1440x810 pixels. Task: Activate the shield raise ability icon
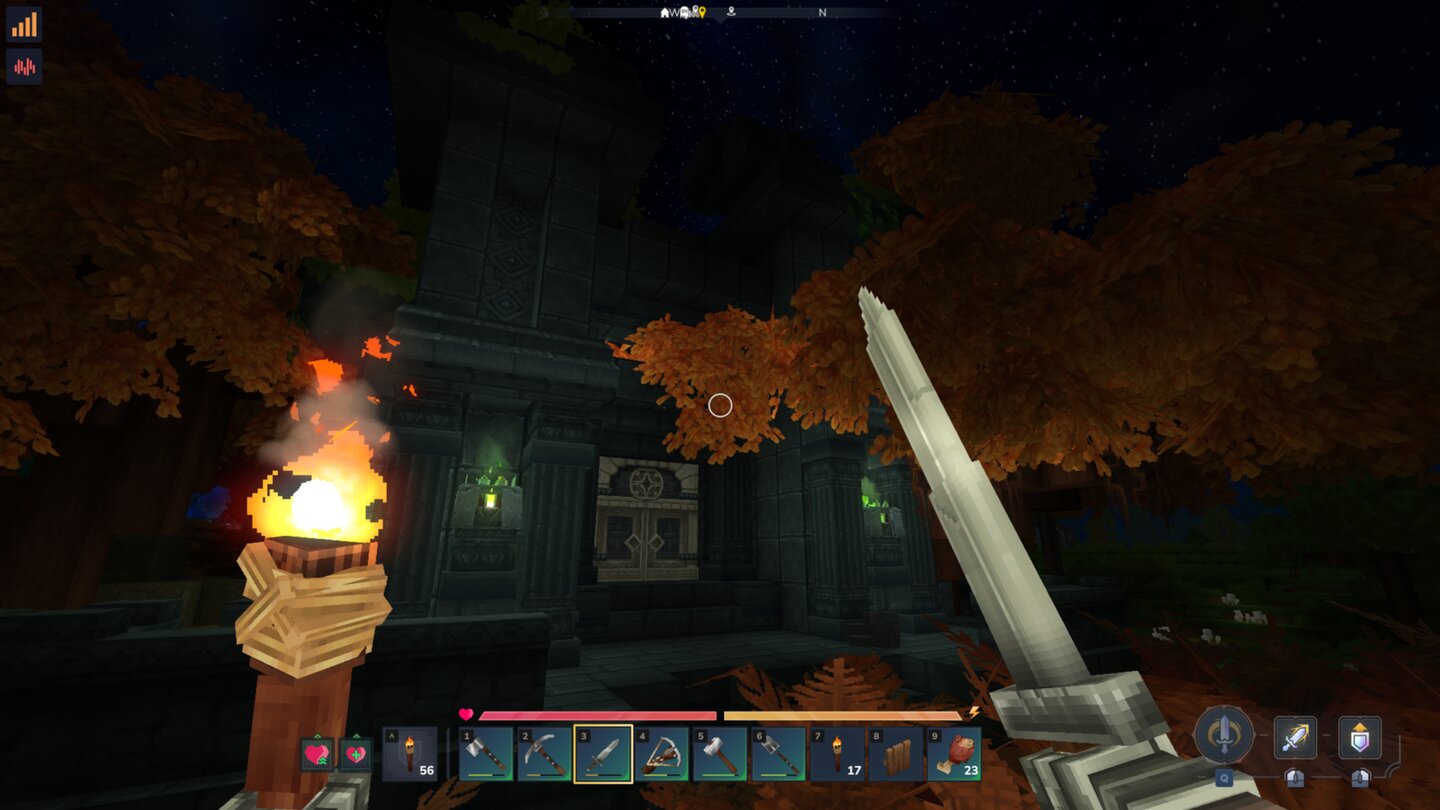[x=1360, y=737]
